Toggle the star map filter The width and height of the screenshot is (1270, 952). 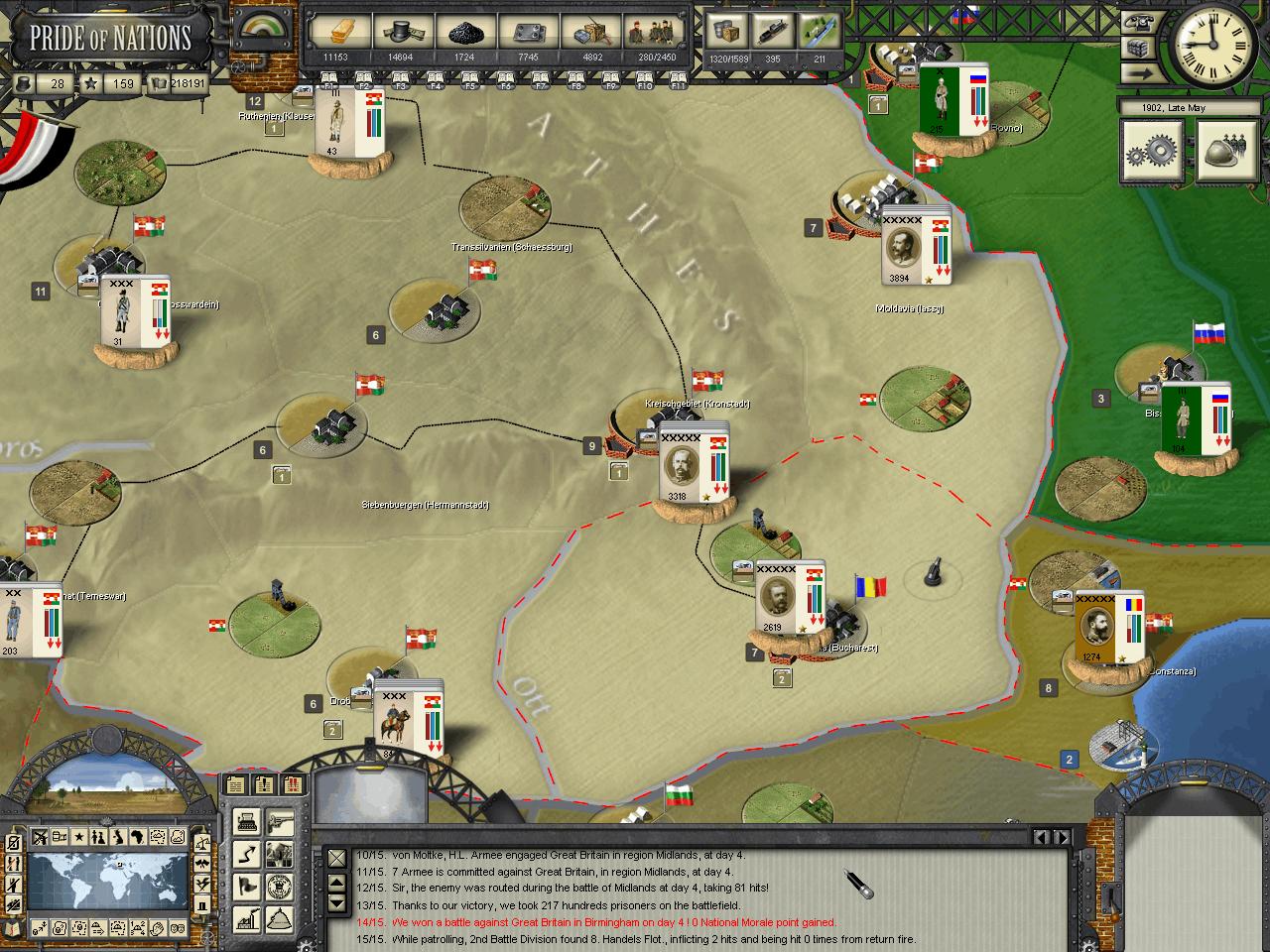[77, 838]
